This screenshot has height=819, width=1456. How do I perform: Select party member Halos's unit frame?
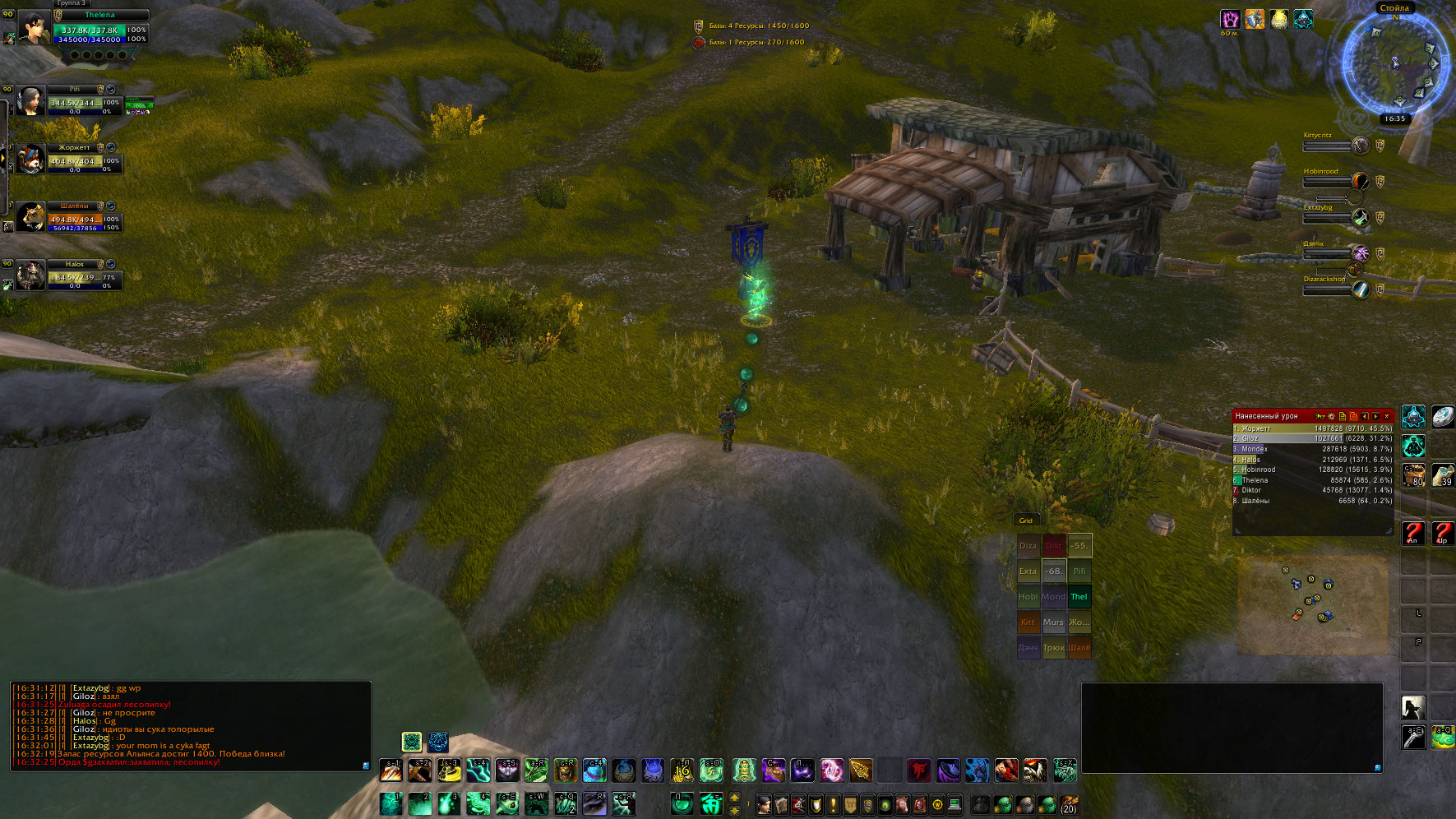pyautogui.click(x=74, y=278)
